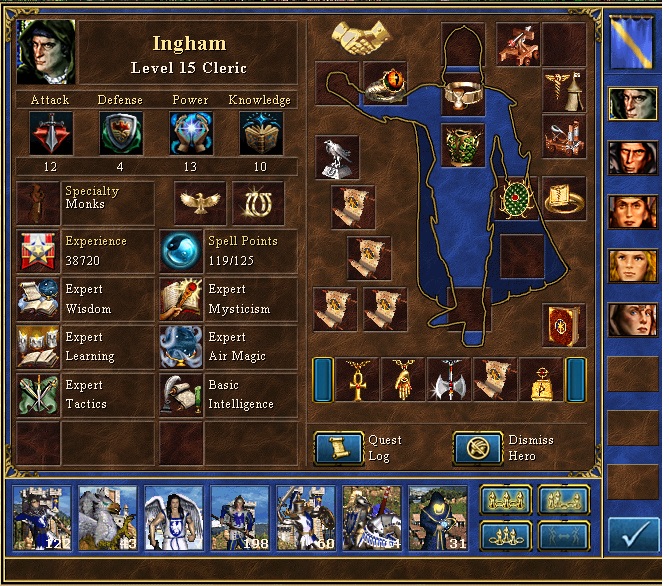View the Spell Points orb
The height and width of the screenshot is (586, 669).
[x=180, y=250]
